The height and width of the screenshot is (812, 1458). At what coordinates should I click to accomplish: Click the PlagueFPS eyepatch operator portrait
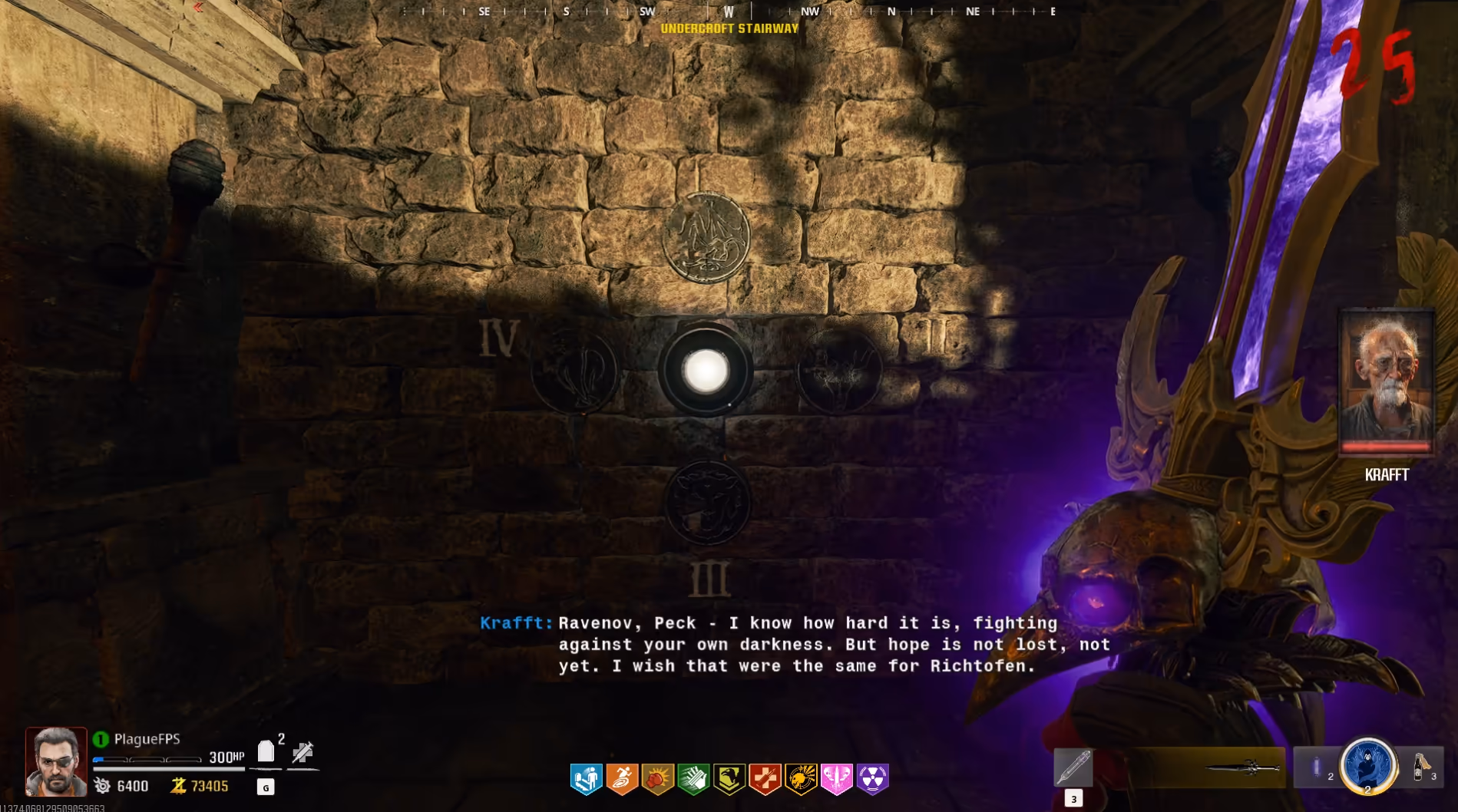56,761
